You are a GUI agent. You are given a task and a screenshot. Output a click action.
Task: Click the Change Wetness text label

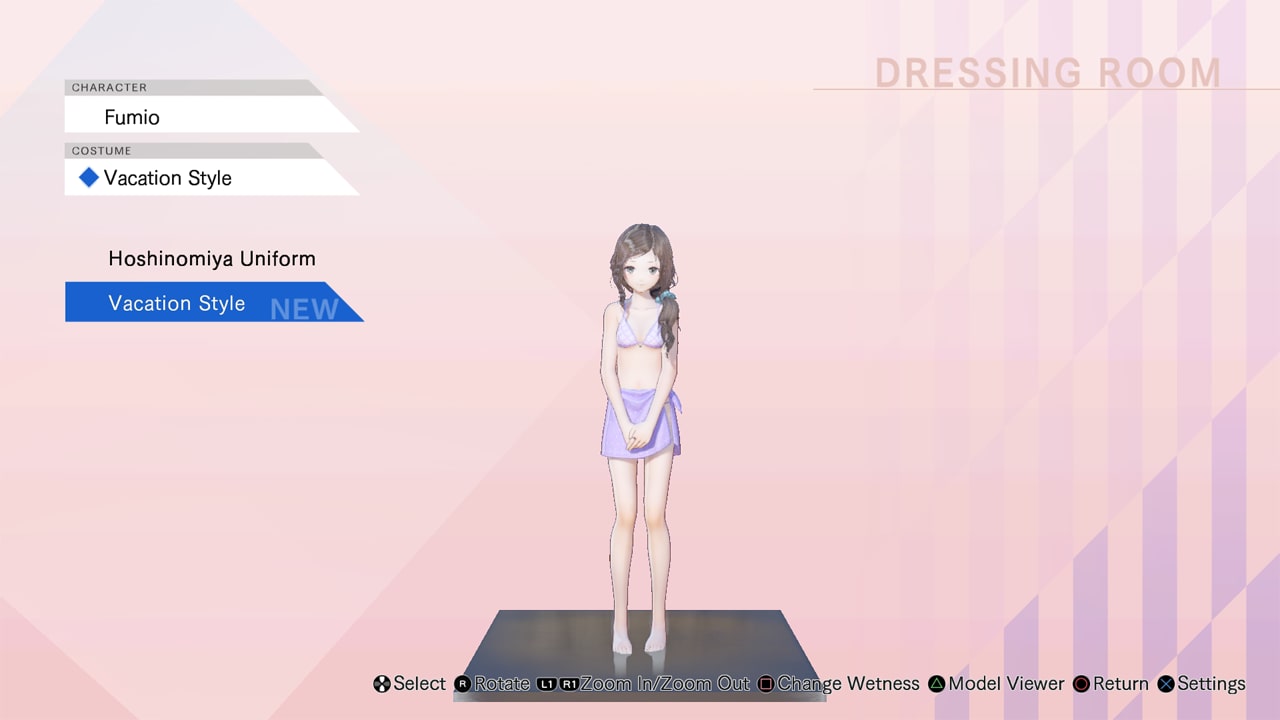point(849,684)
